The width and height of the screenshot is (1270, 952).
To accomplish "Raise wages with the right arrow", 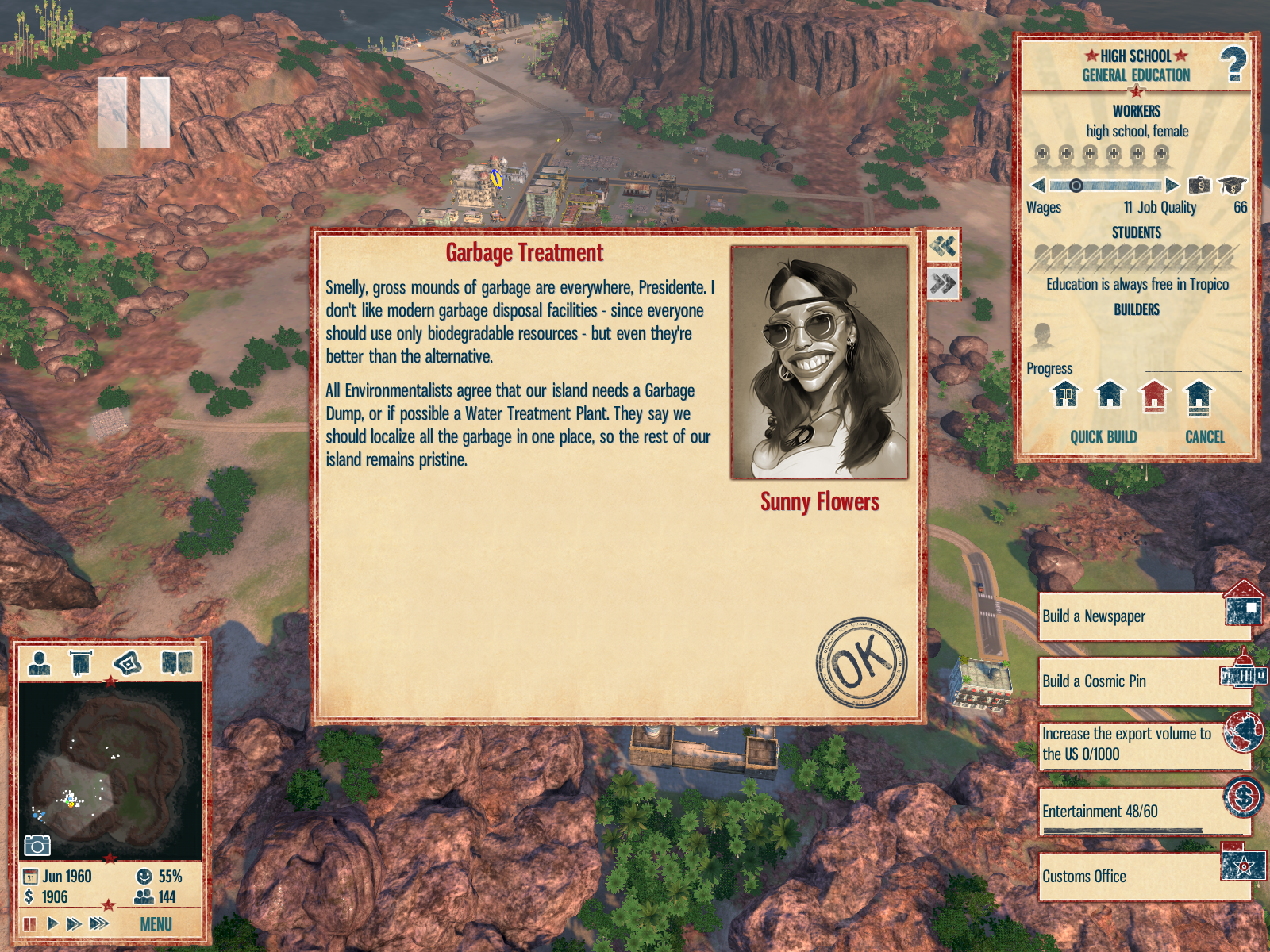I will tap(1172, 186).
